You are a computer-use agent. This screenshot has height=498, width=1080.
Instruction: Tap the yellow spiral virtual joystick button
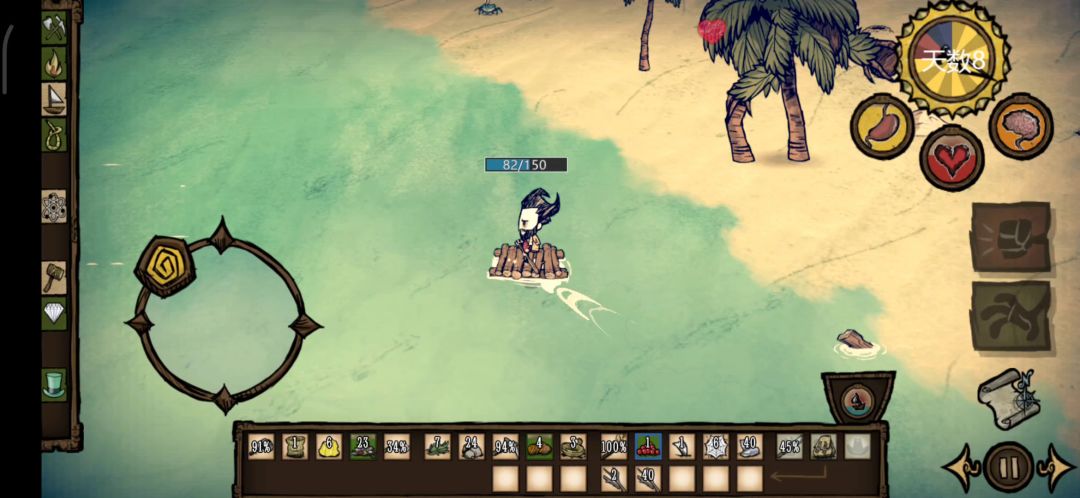coord(165,265)
